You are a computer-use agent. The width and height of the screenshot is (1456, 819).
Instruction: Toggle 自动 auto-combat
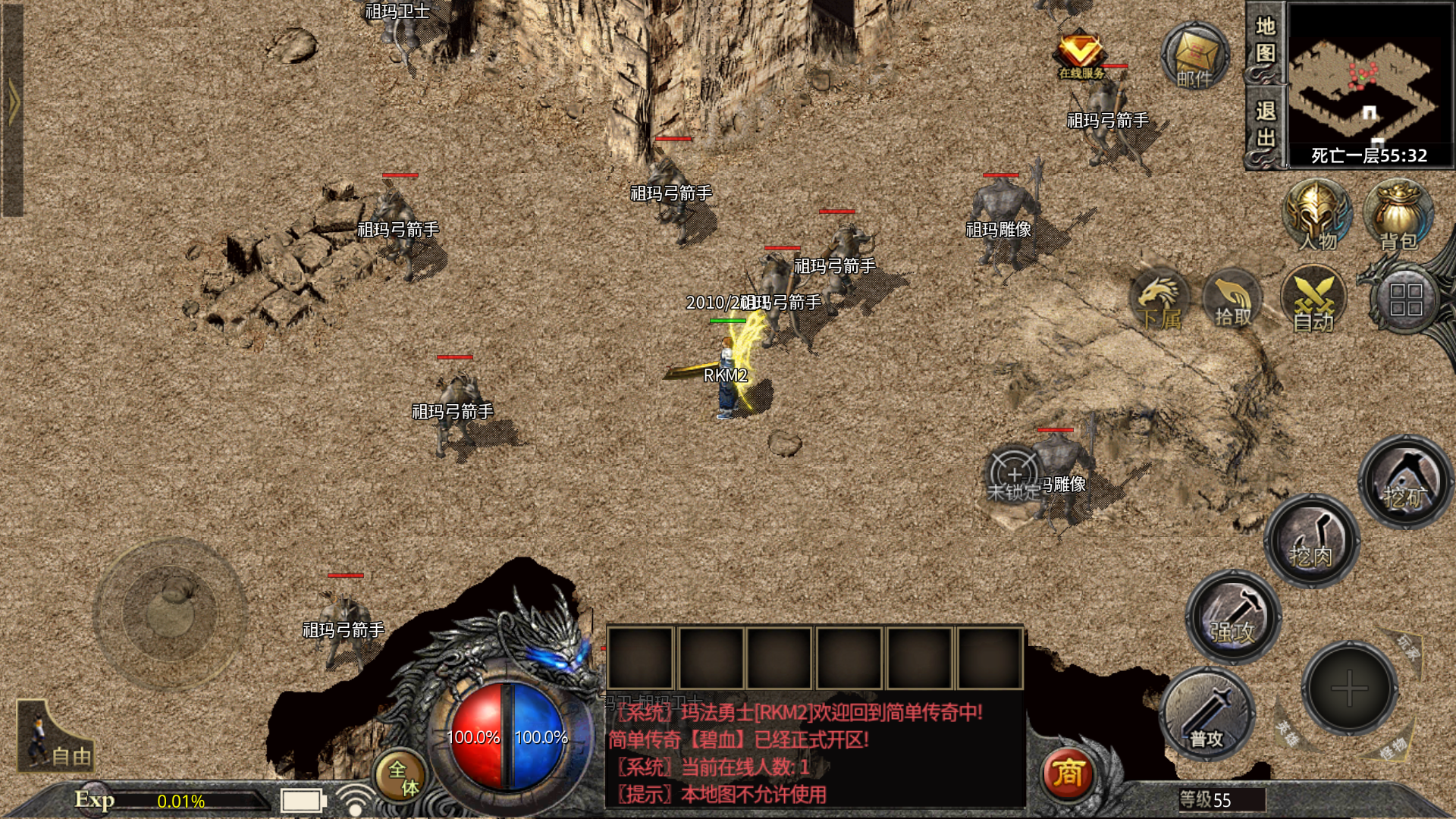pos(1313,301)
